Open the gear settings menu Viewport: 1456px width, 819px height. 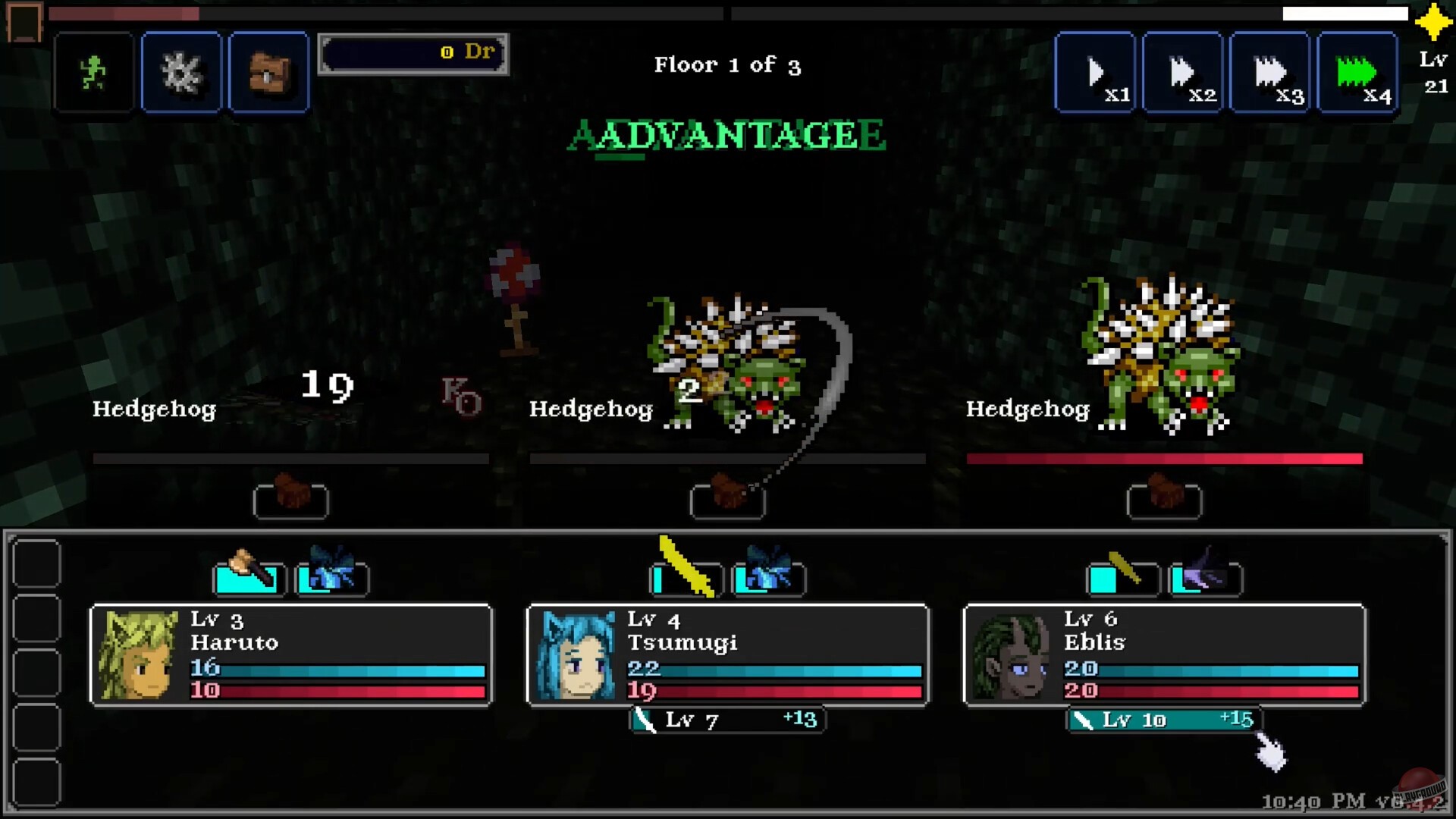[180, 72]
